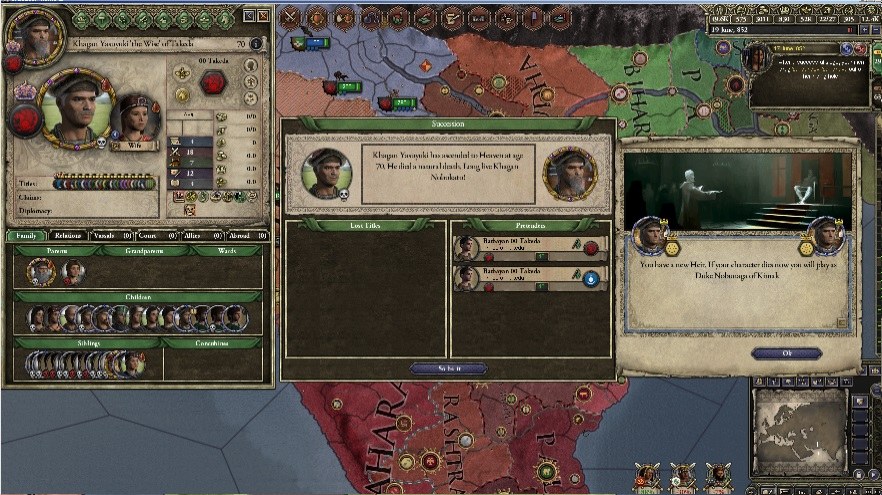Click the Wife portrait
The image size is (882, 495).
pyautogui.click(x=134, y=117)
